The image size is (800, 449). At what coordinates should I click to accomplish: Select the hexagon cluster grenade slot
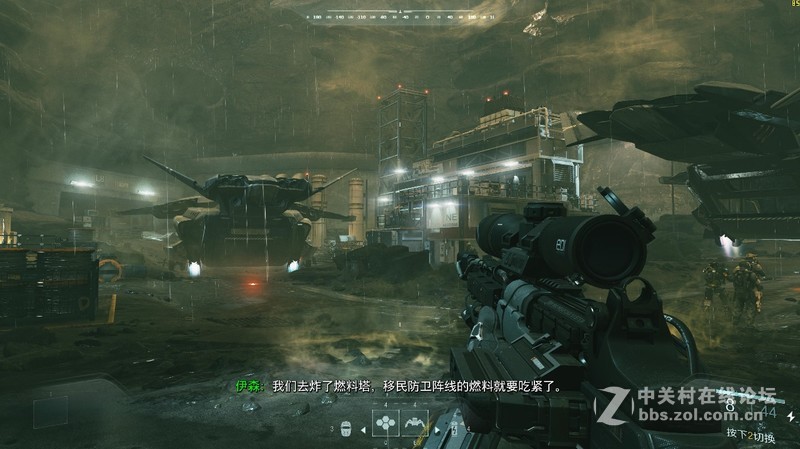(385, 424)
